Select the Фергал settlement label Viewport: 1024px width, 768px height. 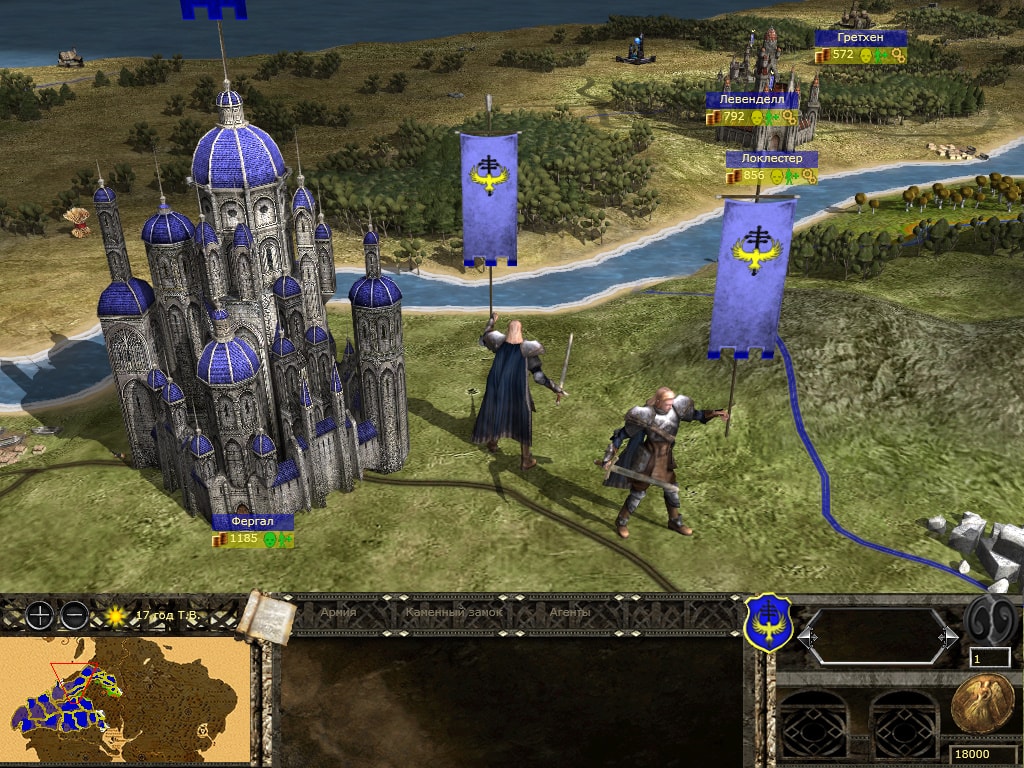pyautogui.click(x=252, y=522)
